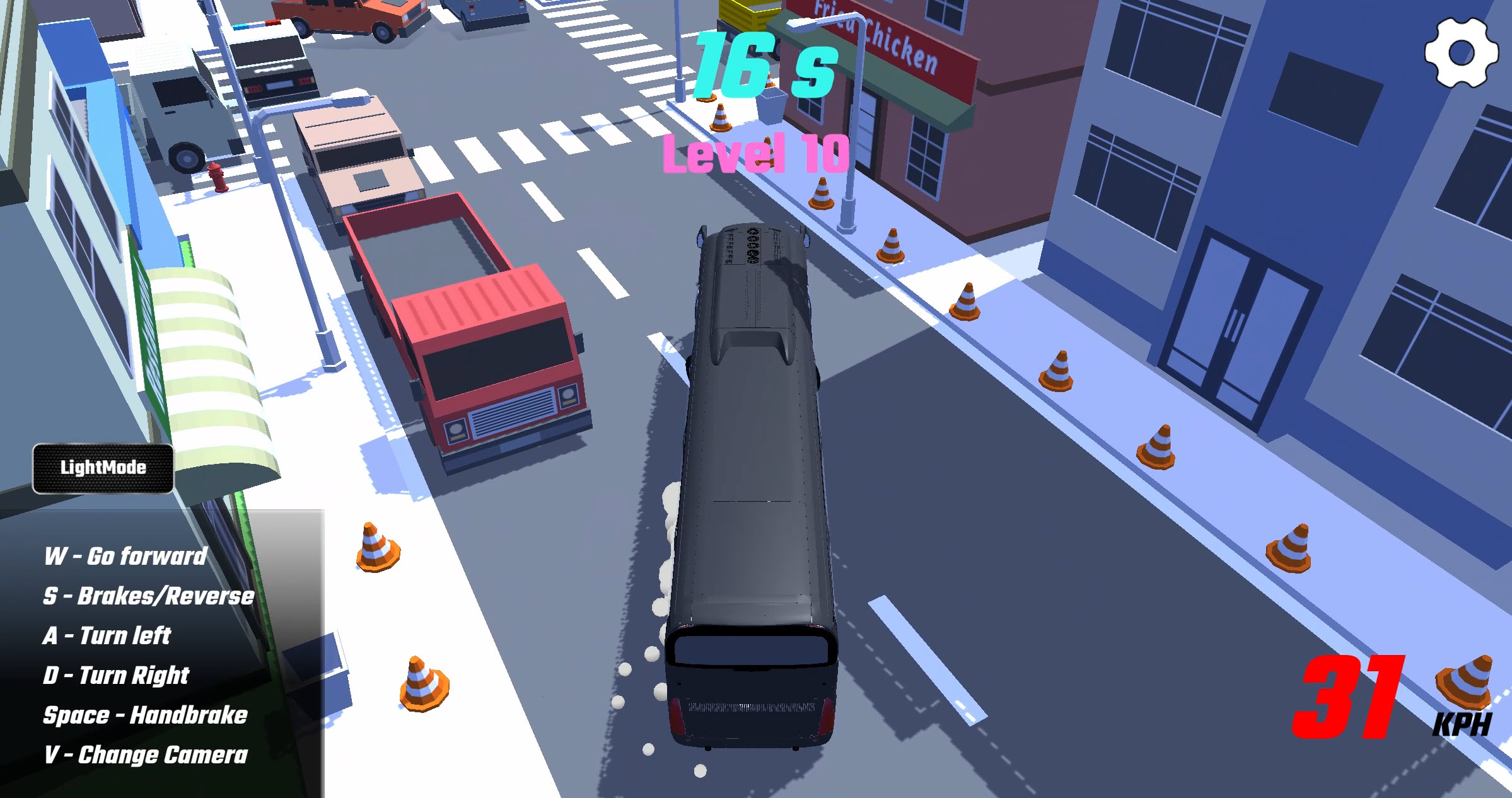Select the pink Level 10 indicator
Viewport: 1512px width, 798px height.
click(x=757, y=153)
